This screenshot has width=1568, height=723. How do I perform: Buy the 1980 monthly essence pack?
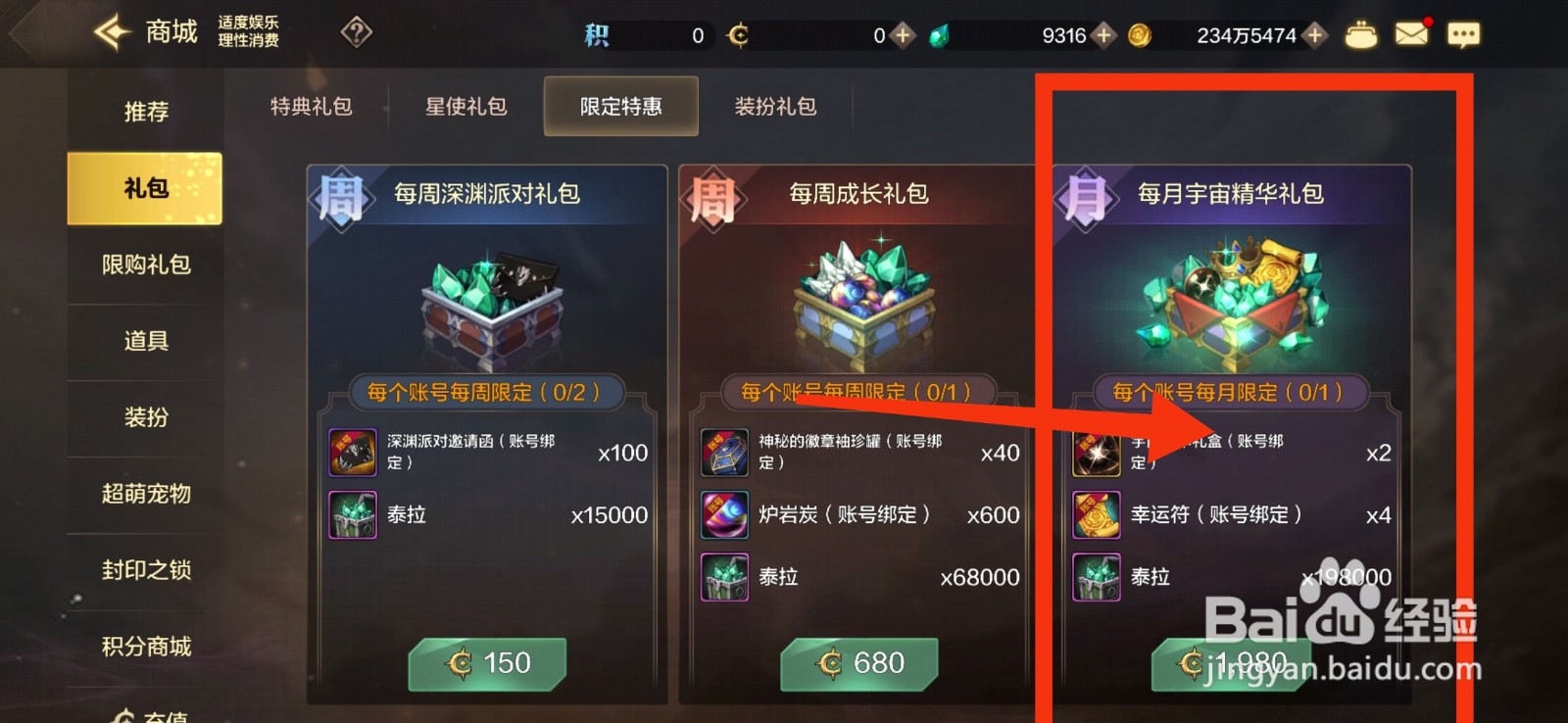(1233, 663)
